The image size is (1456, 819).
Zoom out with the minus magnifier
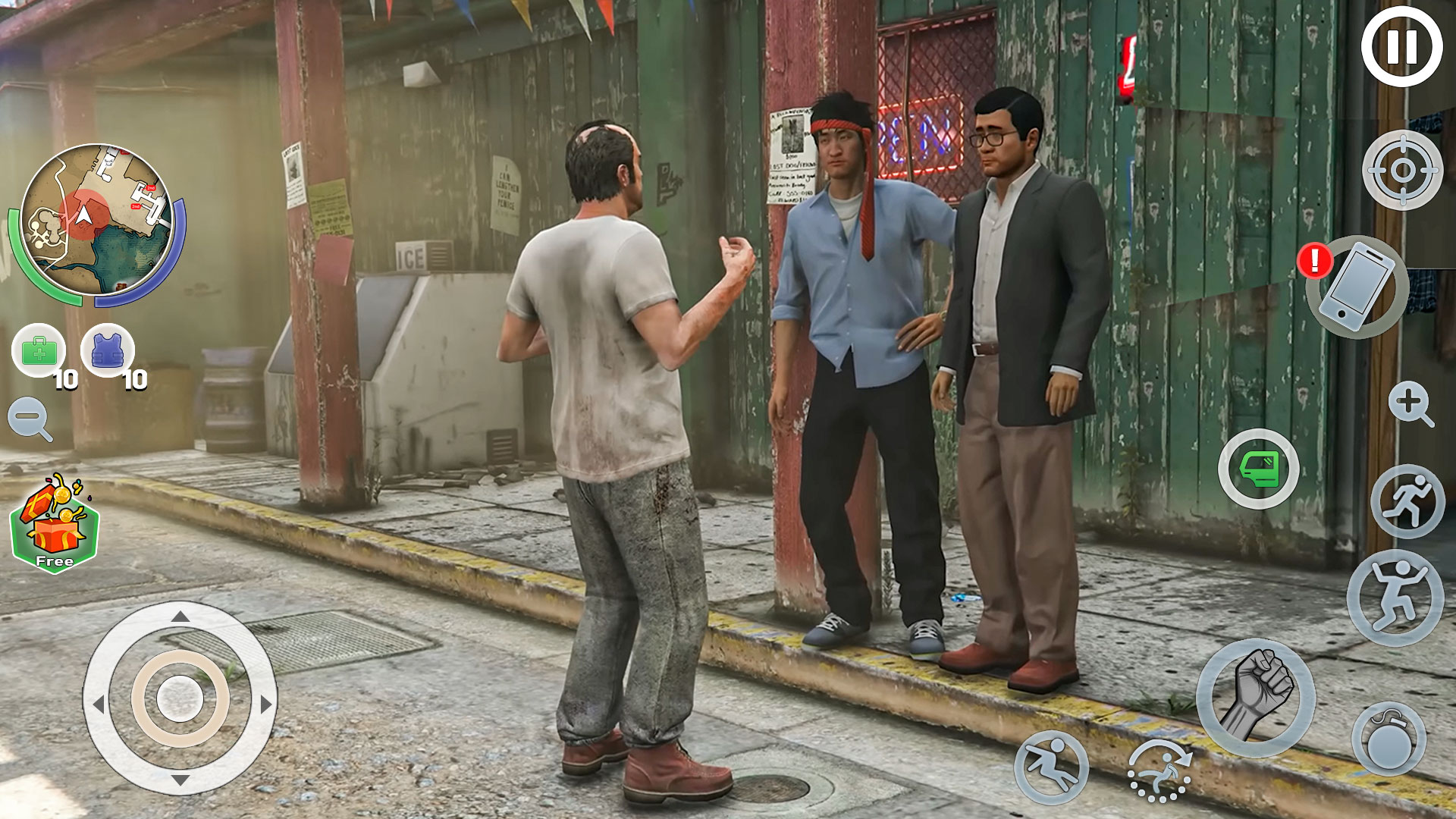30,419
